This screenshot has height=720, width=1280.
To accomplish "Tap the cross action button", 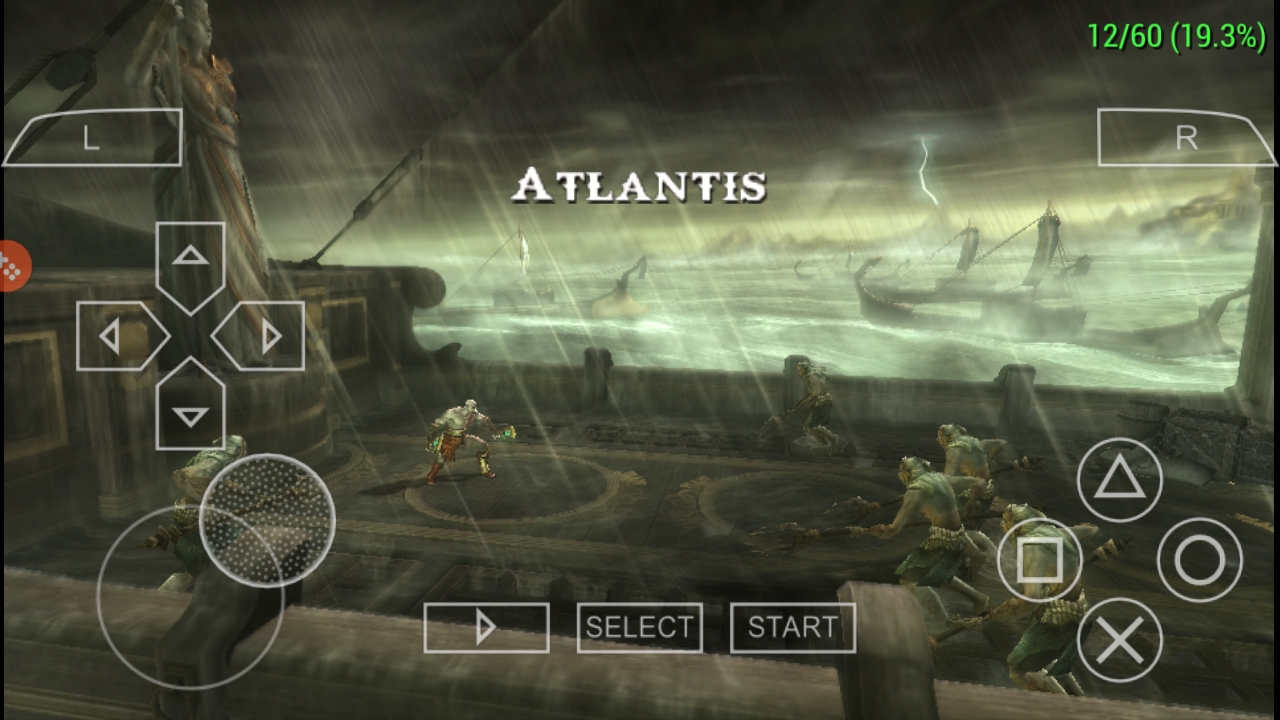I will pos(1120,641).
